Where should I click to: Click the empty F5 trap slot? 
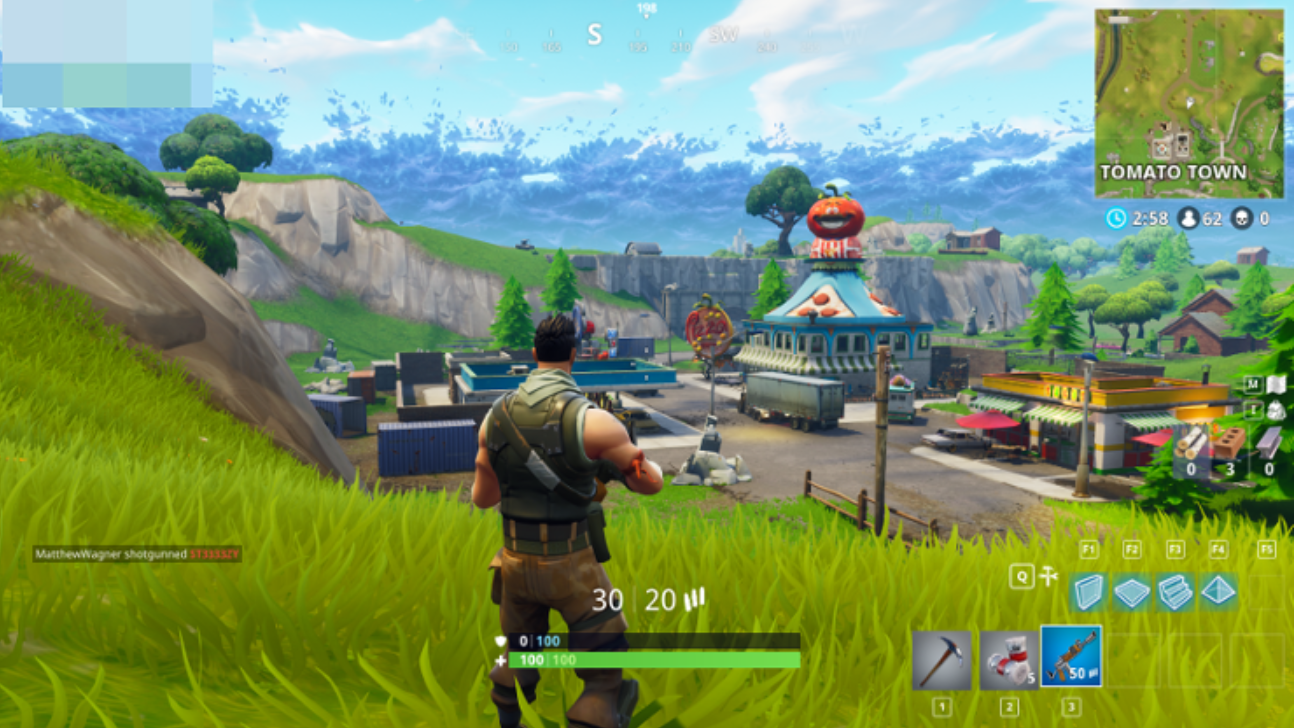[x=1265, y=590]
